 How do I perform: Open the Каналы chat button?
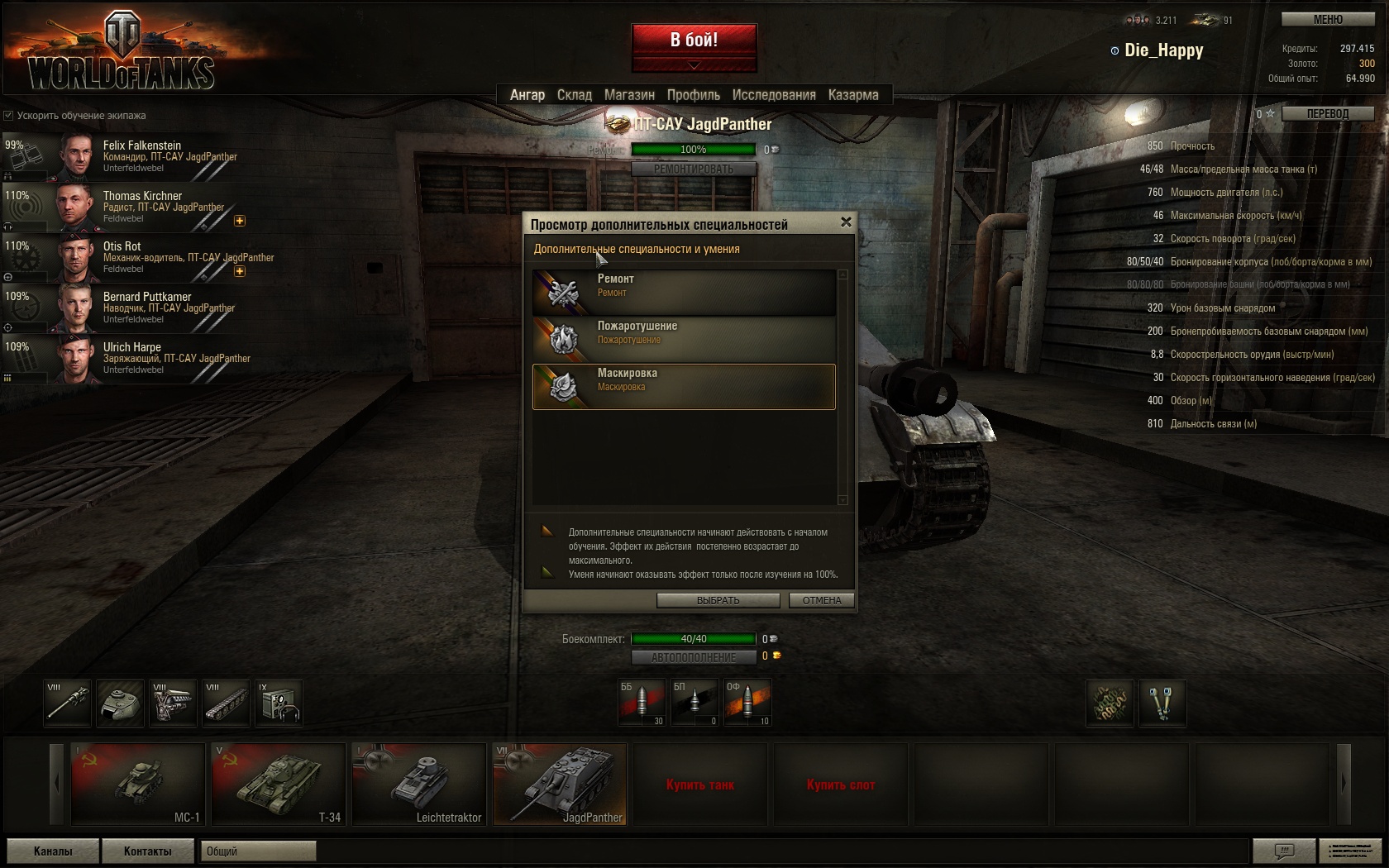click(53, 851)
